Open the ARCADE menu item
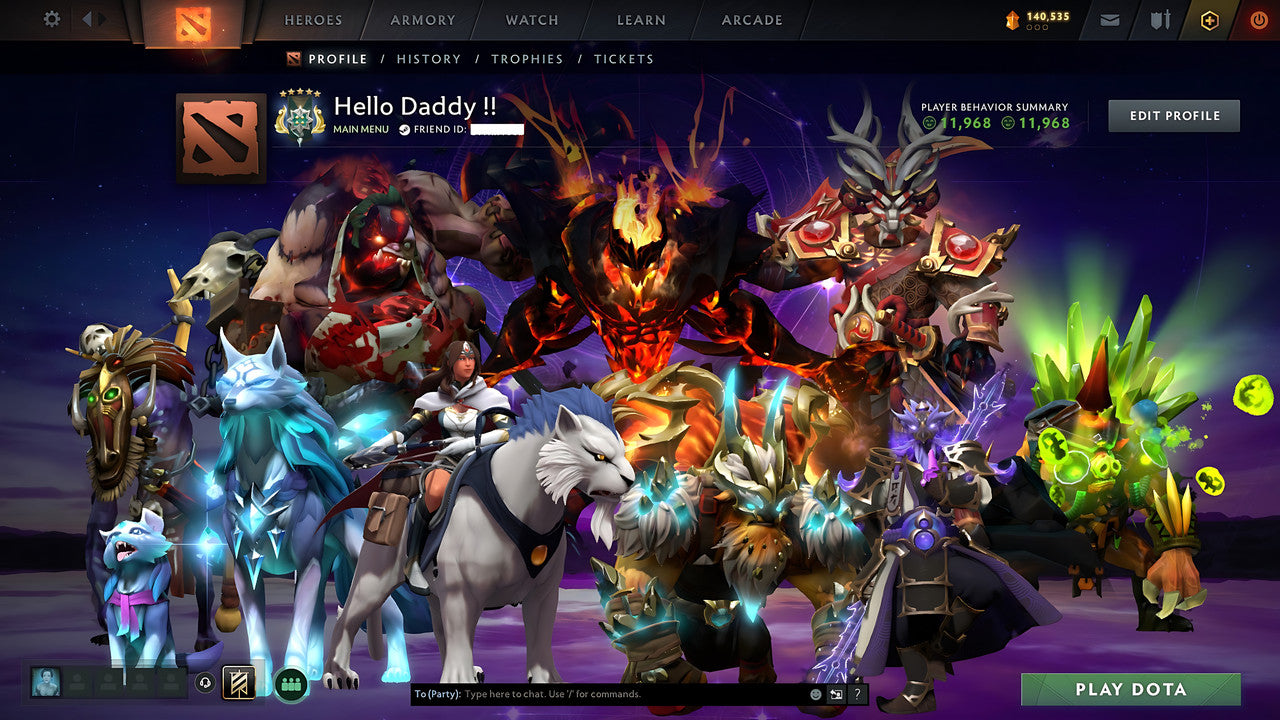The image size is (1280, 720). (x=750, y=20)
